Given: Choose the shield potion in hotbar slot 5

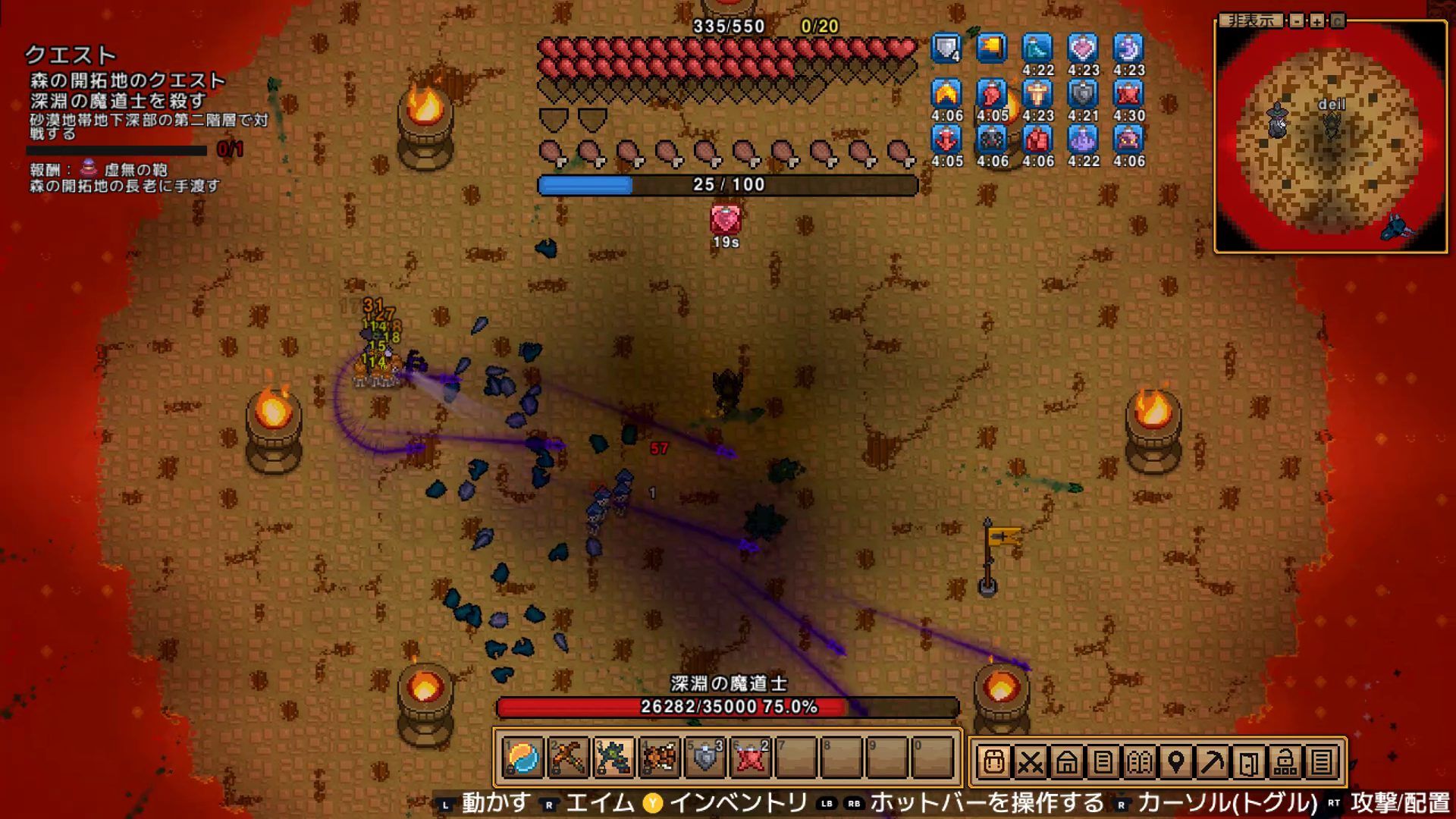Looking at the screenshot, I should (x=705, y=757).
